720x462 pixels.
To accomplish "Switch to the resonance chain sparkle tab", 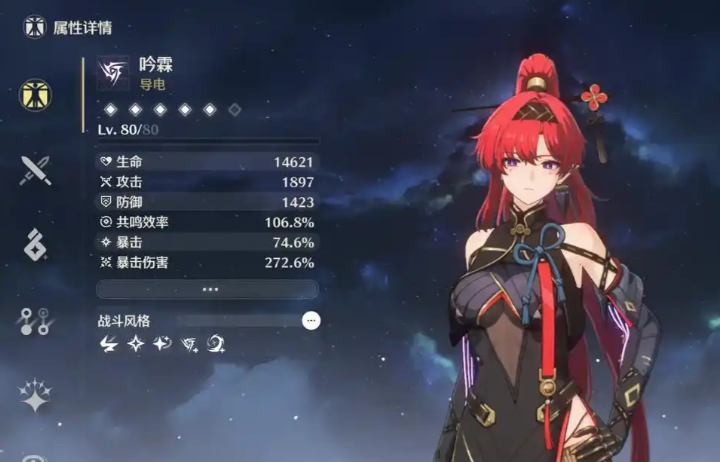I will [x=36, y=395].
